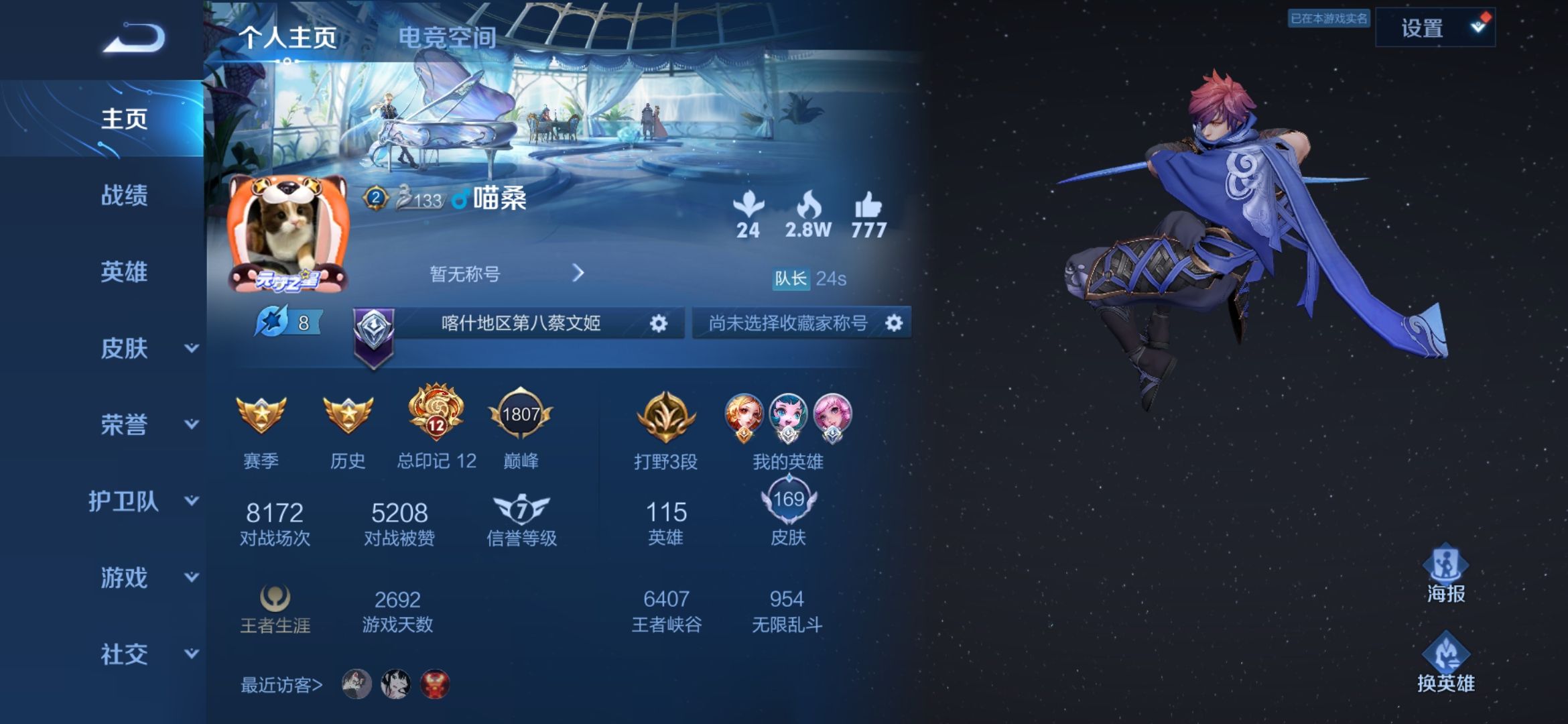Click the 换英雄 button
The height and width of the screenshot is (724, 1568).
1445,664
